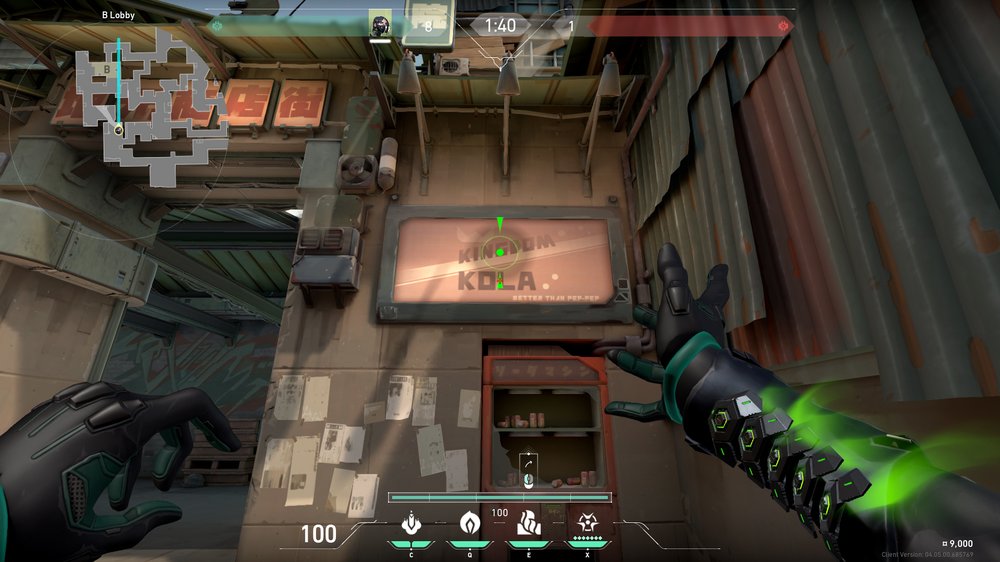
Task: Click the minimap of the Split map
Action: [x=150, y=100]
